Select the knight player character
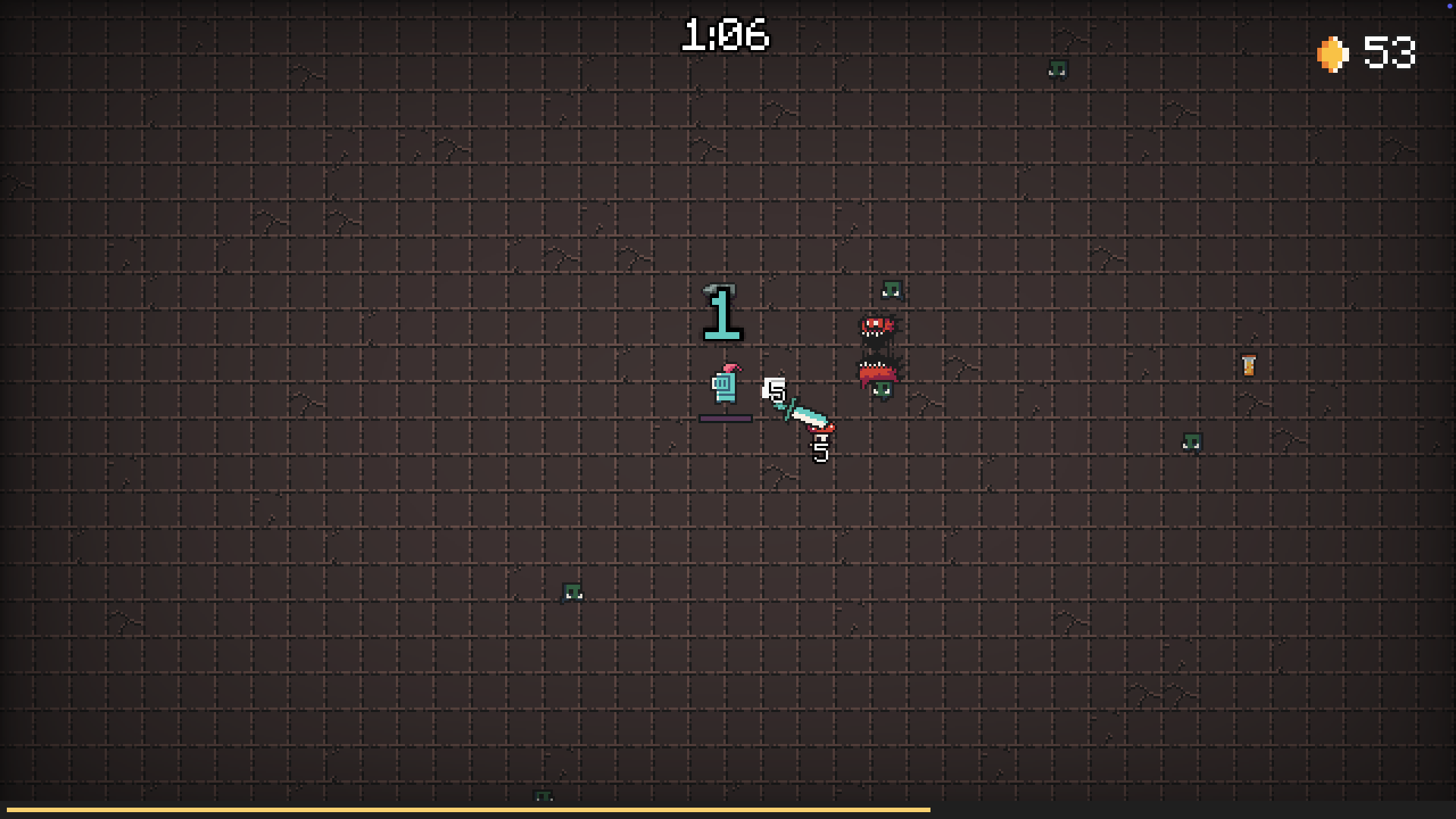The image size is (1456, 819). click(x=726, y=388)
